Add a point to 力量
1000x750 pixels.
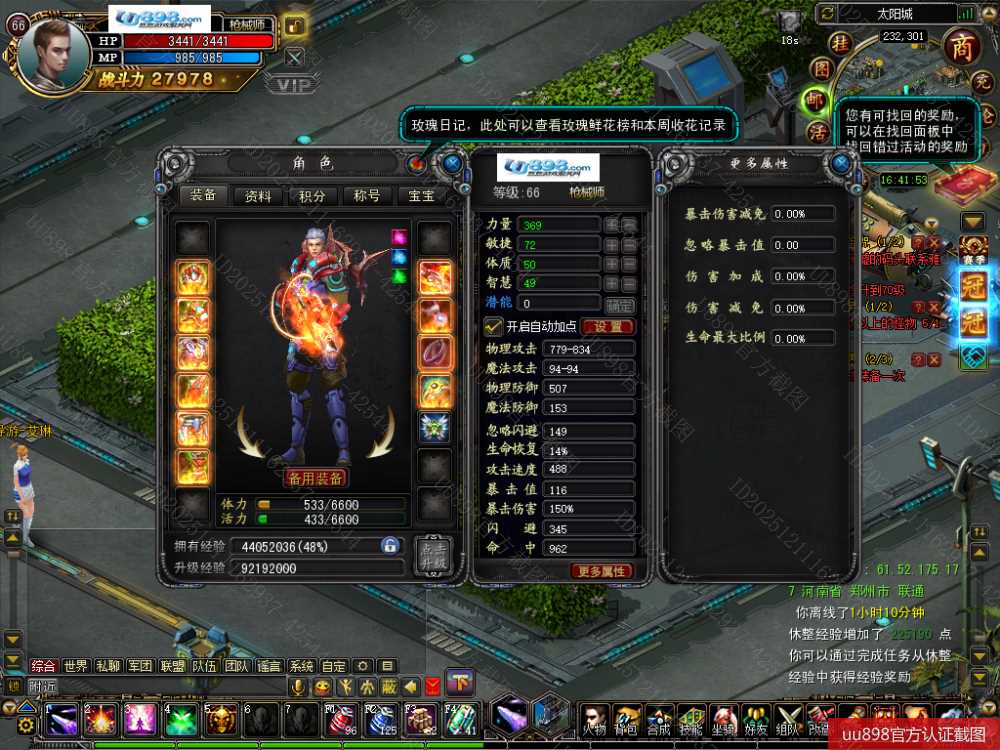pos(611,225)
